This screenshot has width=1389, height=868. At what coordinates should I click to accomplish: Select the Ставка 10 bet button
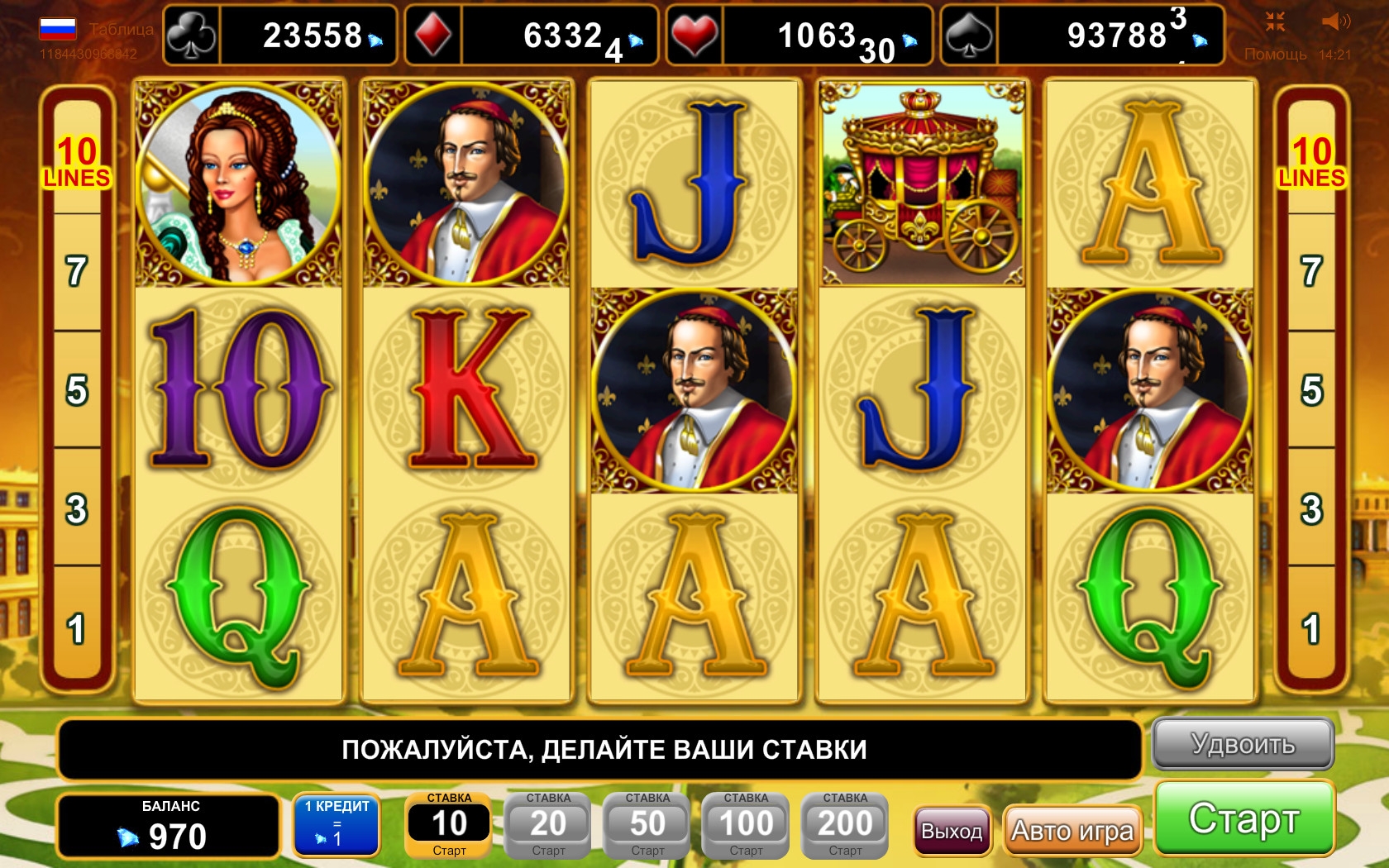(449, 824)
